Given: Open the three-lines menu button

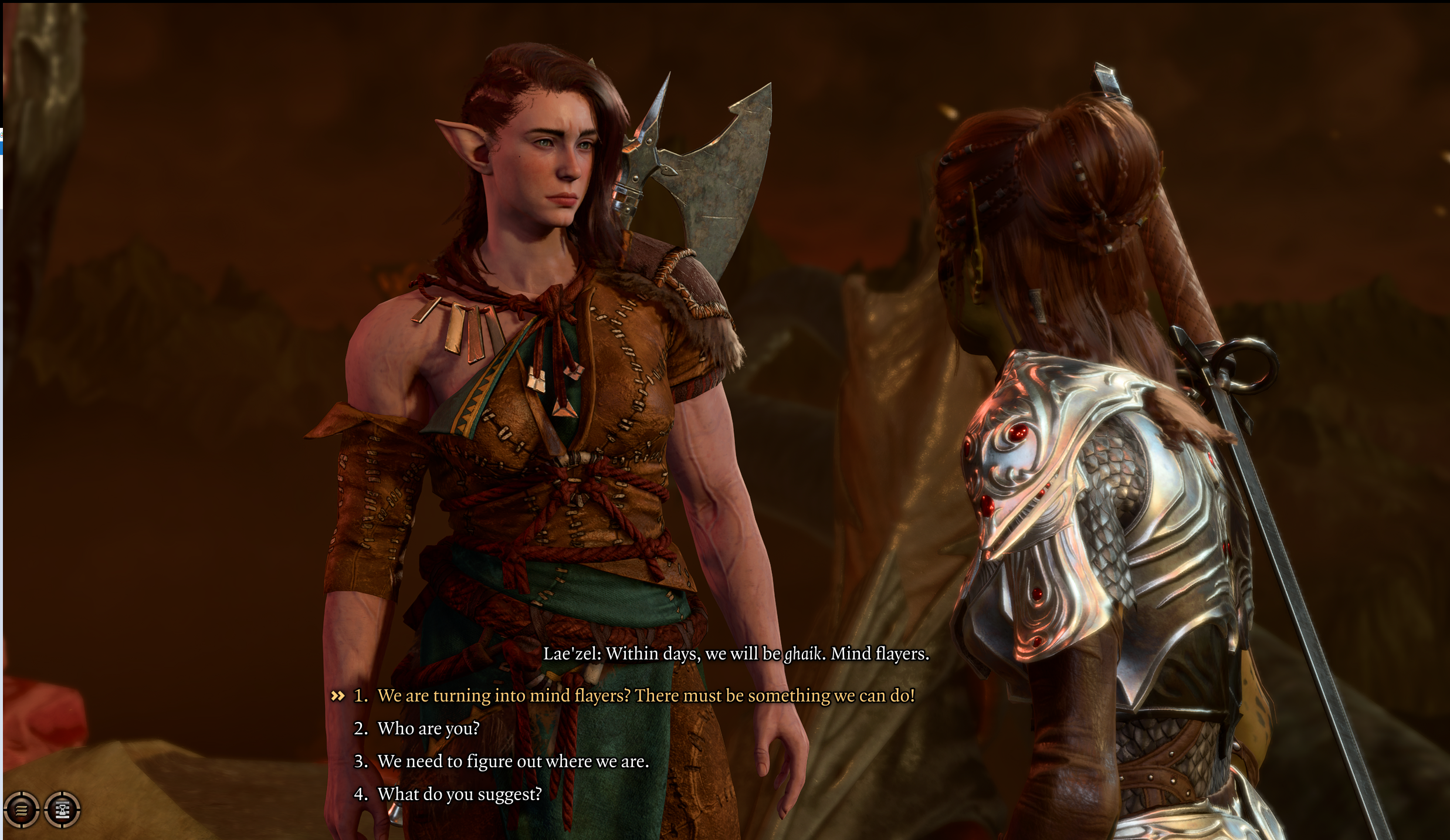Looking at the screenshot, I should click(x=22, y=810).
